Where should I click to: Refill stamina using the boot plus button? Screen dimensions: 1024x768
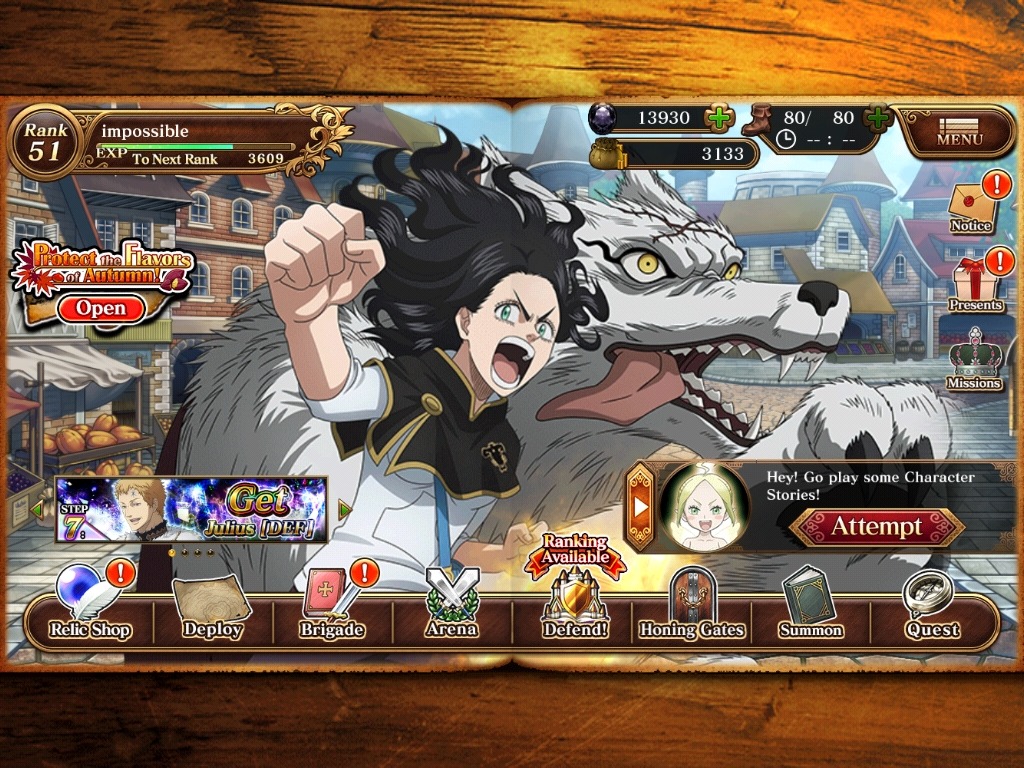878,118
